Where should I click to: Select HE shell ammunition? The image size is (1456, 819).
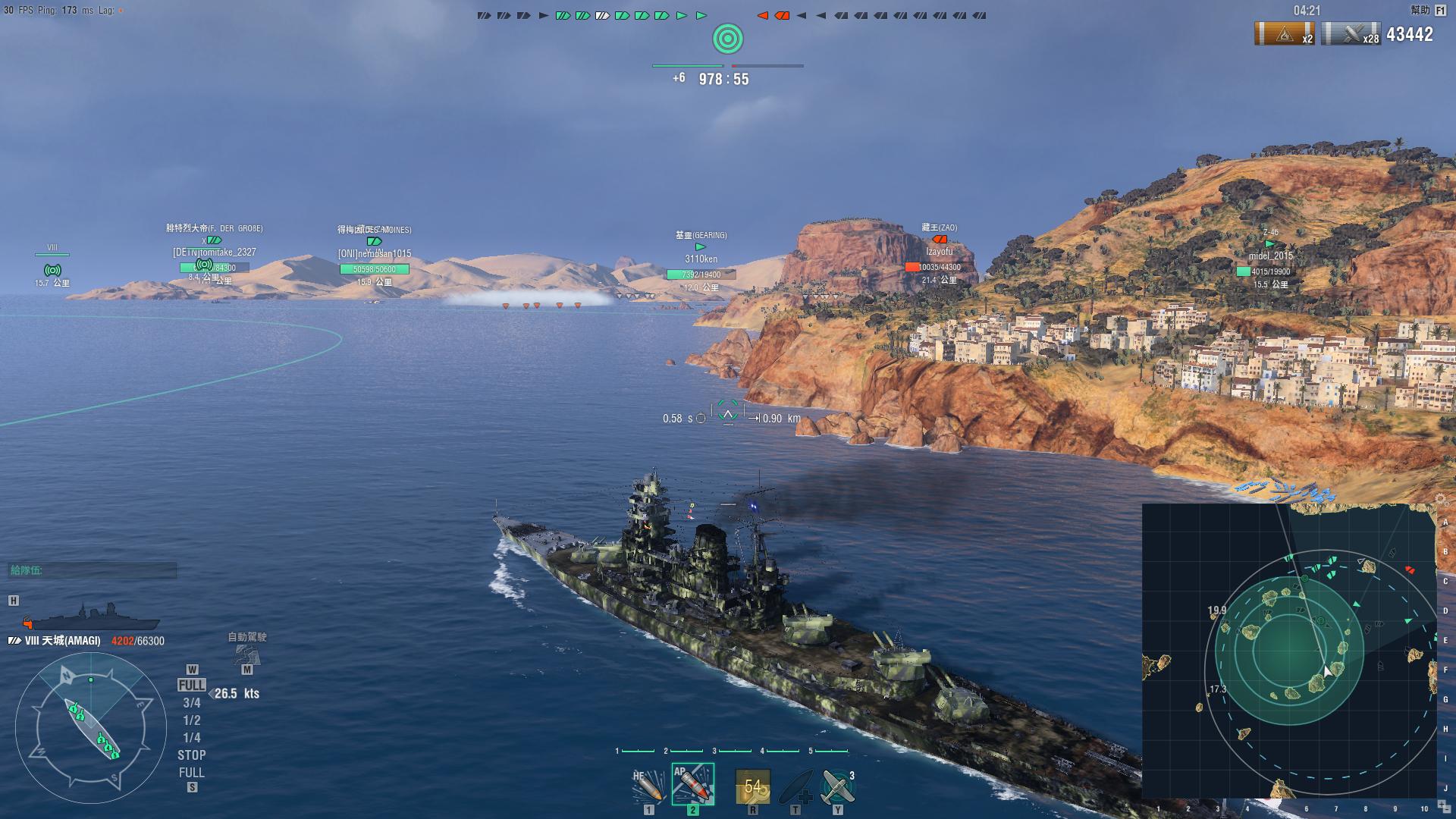[x=648, y=786]
